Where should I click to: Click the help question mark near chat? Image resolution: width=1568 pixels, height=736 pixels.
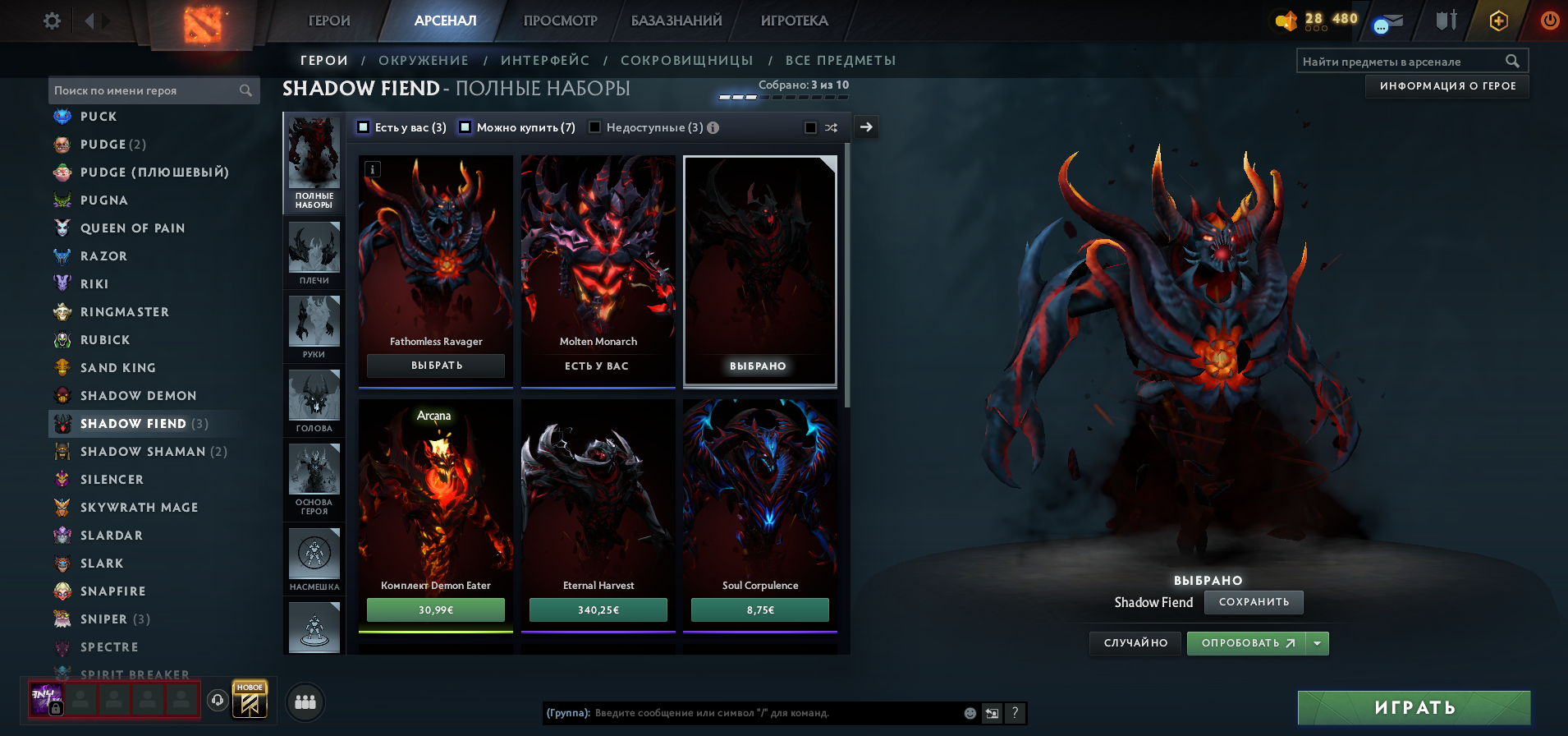coord(1016,713)
